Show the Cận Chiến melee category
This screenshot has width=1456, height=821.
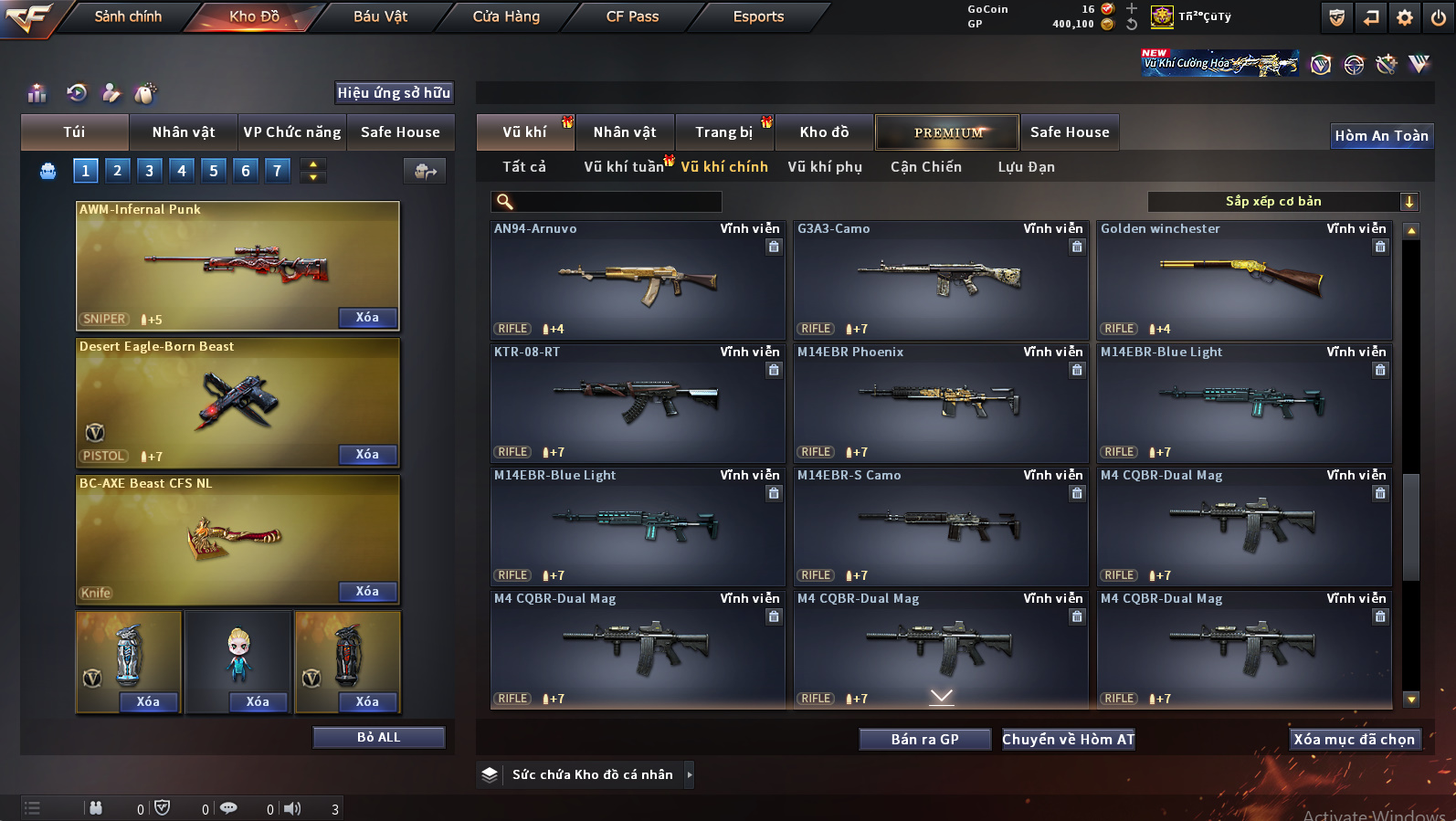926,167
